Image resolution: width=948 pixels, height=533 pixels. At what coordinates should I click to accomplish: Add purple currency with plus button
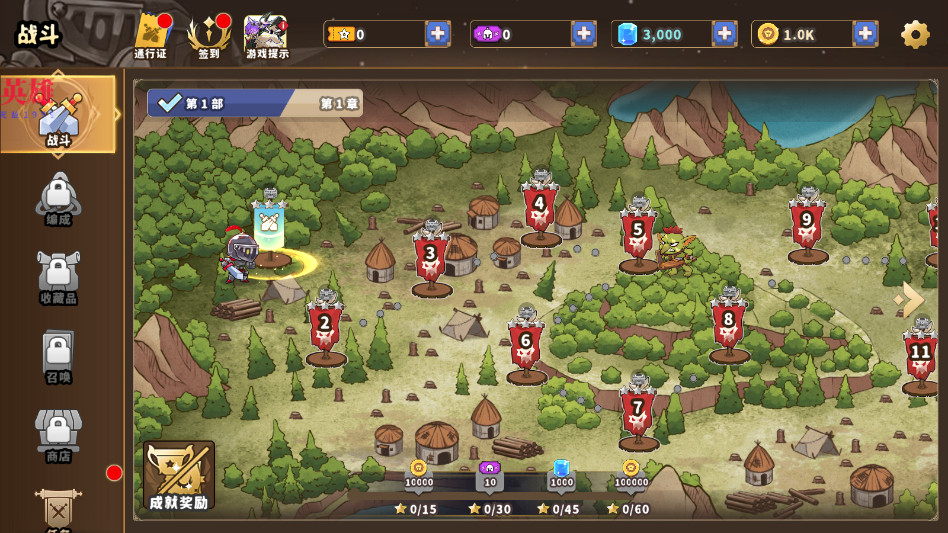coord(584,34)
